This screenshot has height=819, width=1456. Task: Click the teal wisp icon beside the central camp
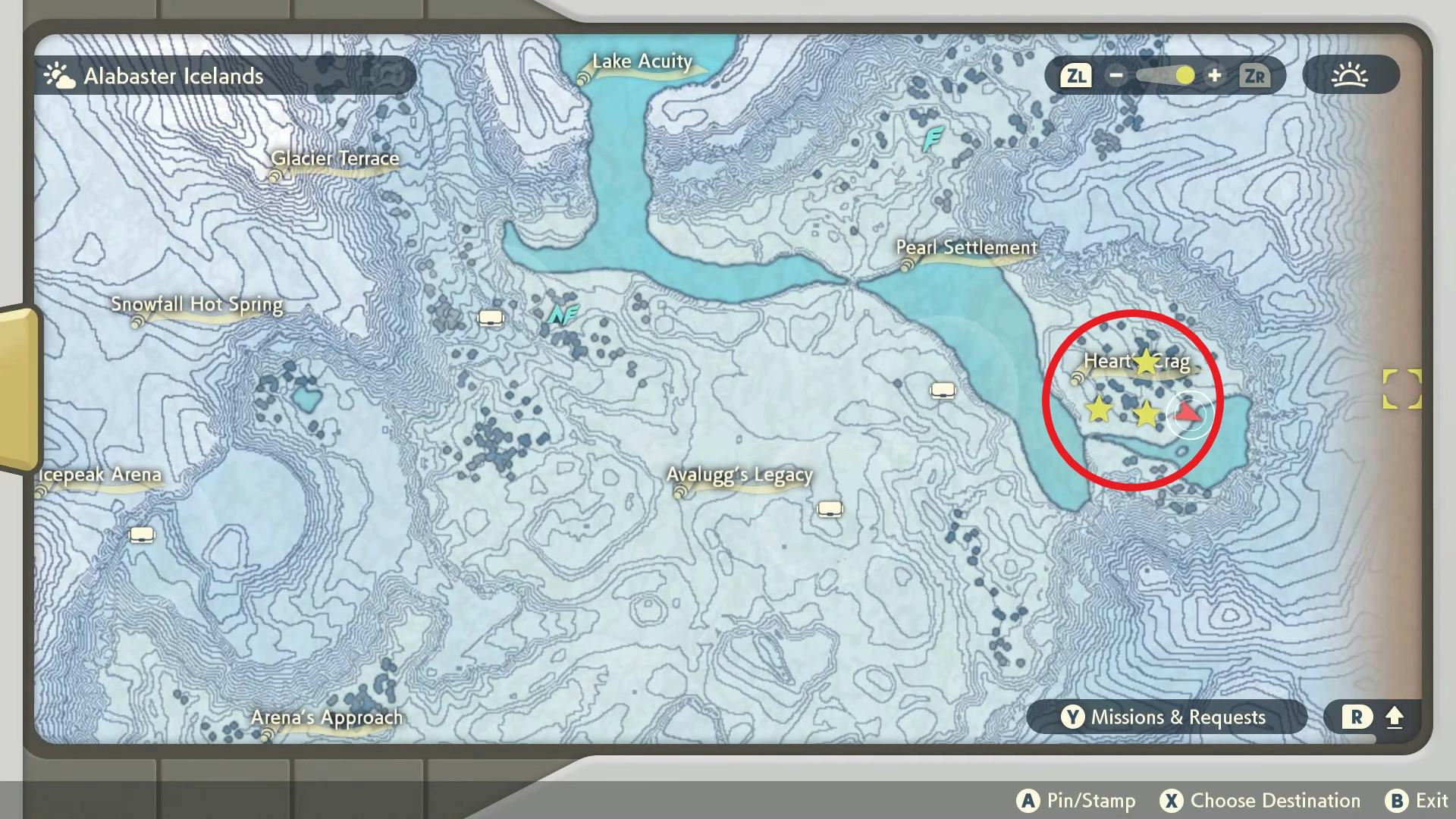(x=561, y=314)
